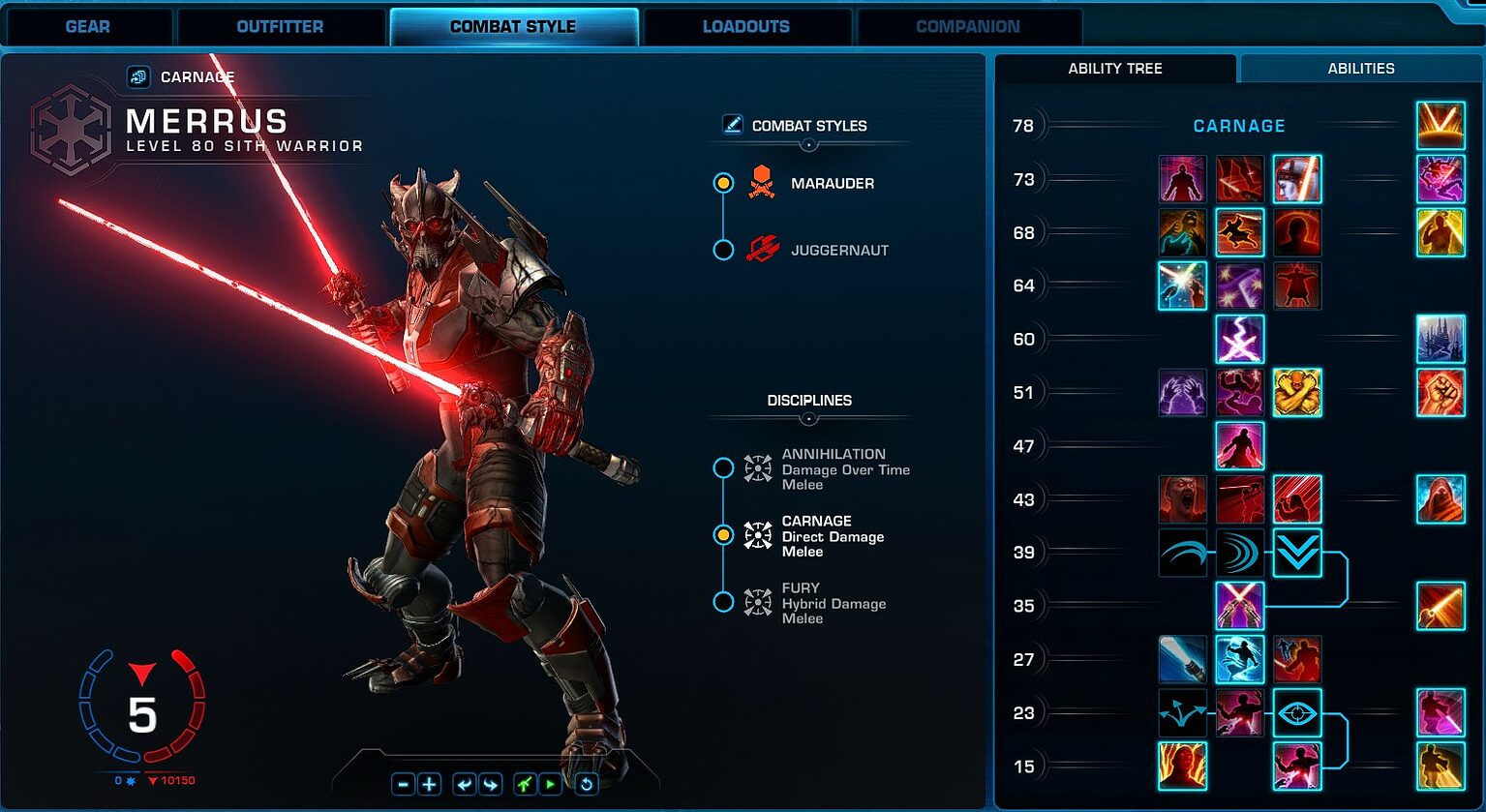
Task: Click the eye-shaped targeting ability in level 23 row
Action: pos(1297,711)
